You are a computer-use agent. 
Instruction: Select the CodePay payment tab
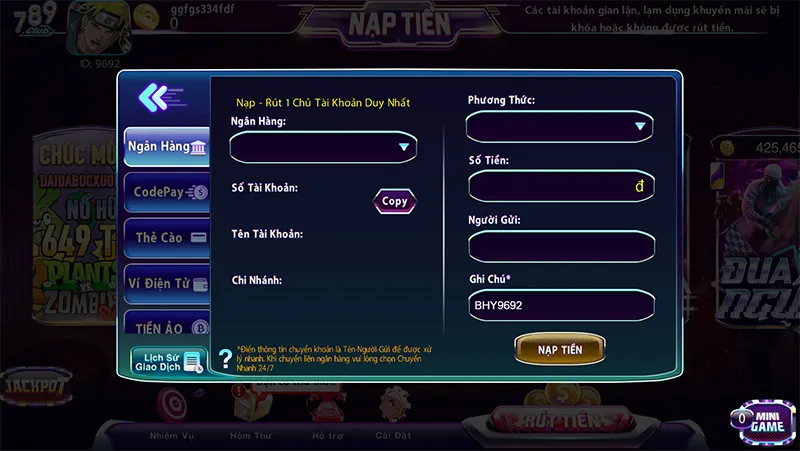[x=167, y=192]
